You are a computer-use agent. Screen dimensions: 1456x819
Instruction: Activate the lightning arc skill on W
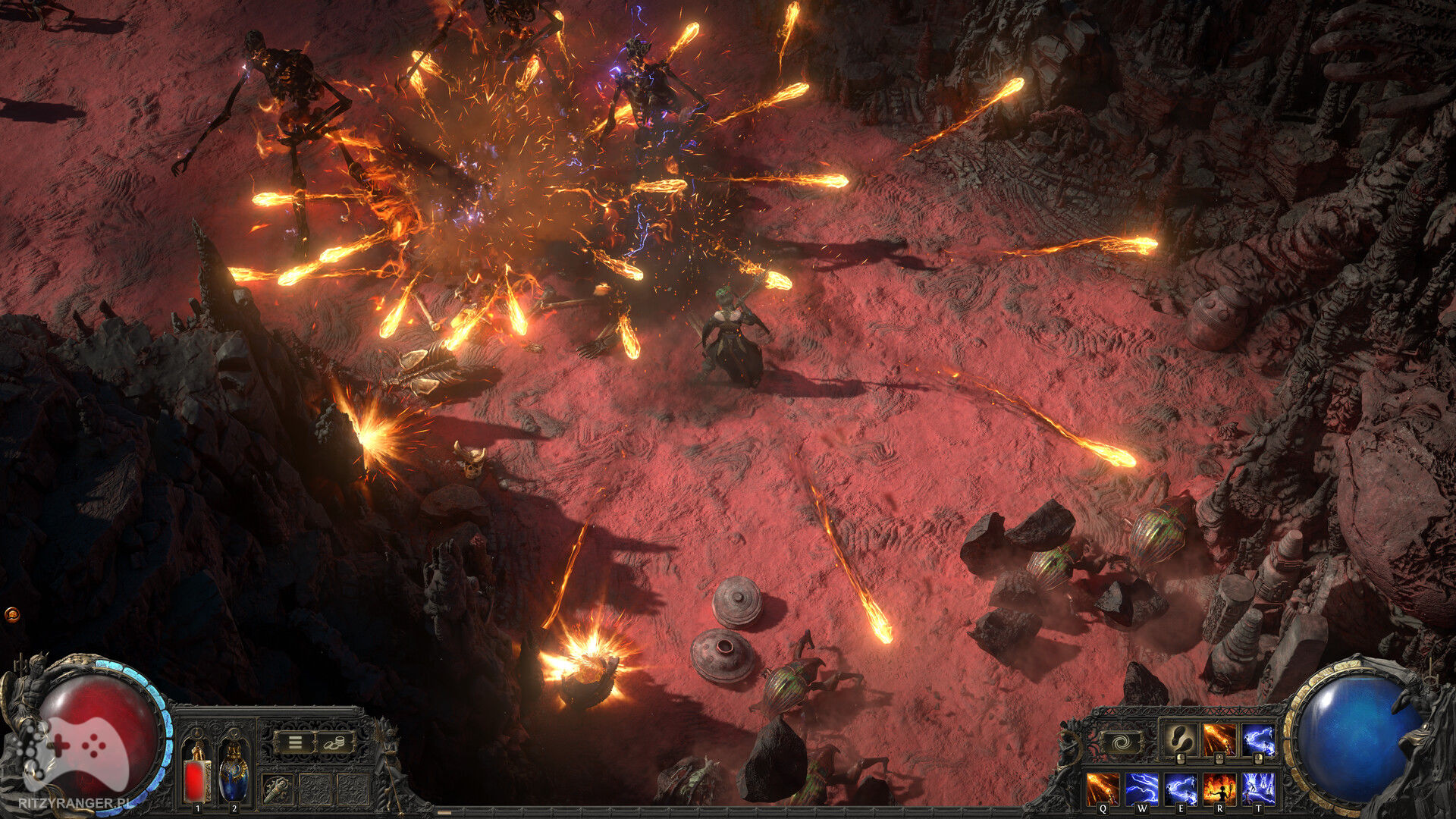point(1141,789)
